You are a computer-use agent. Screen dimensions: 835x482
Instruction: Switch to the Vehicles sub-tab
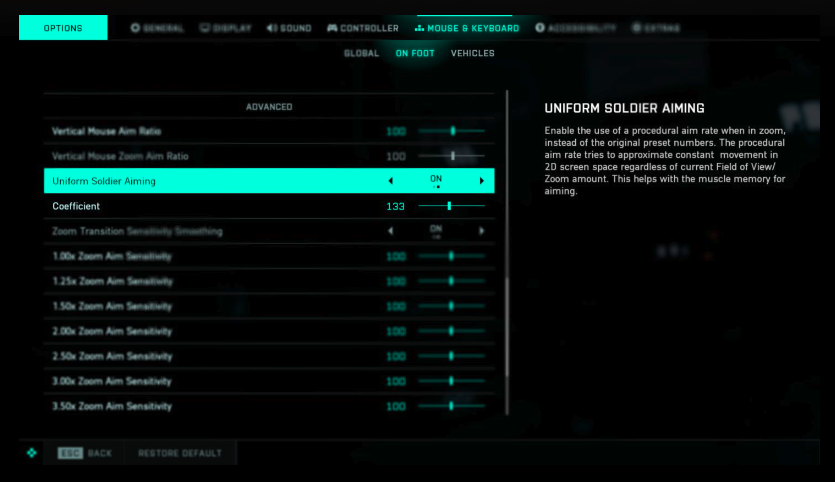click(x=472, y=53)
